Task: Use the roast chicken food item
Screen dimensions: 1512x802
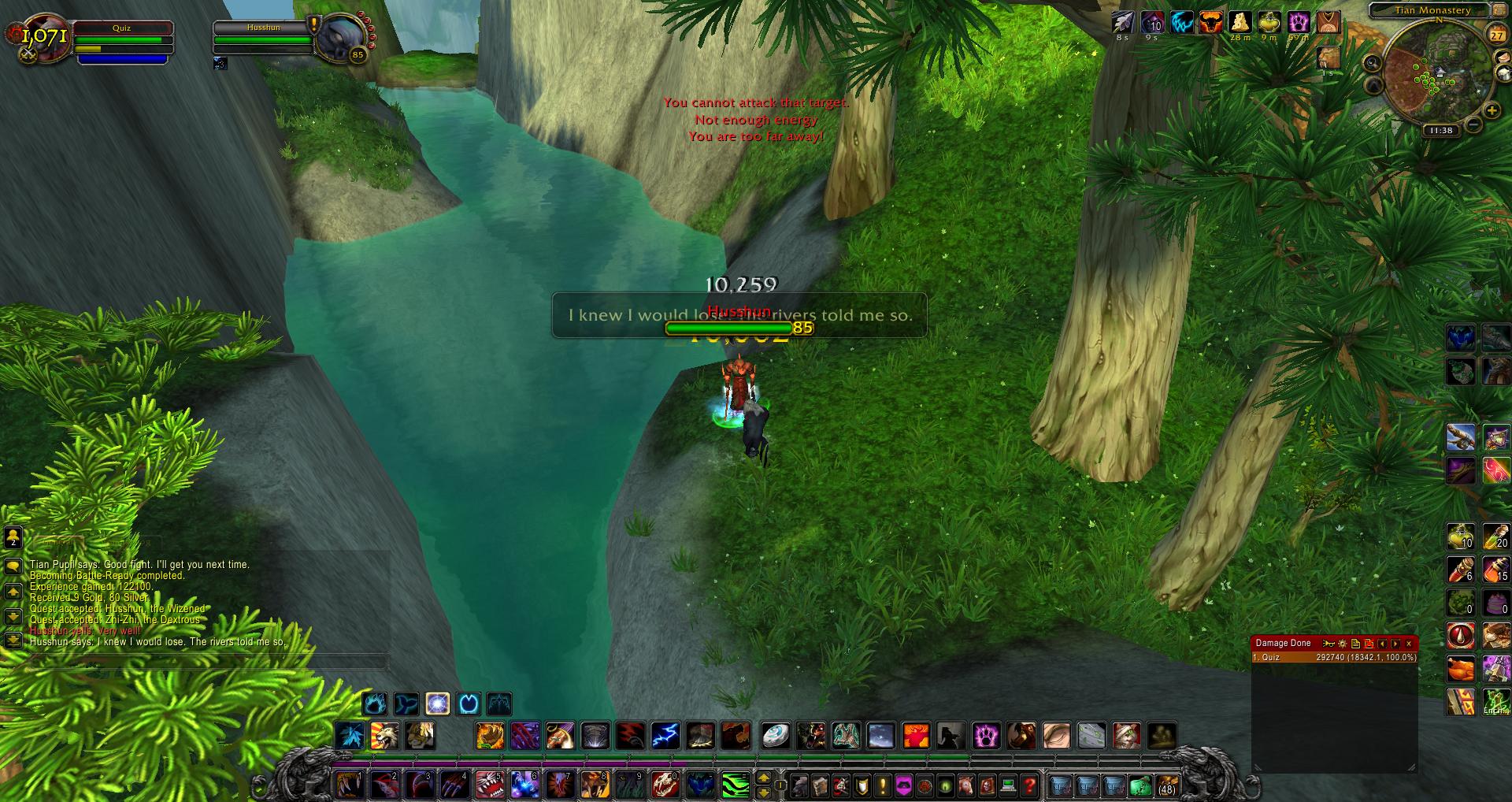Action: click(1460, 669)
